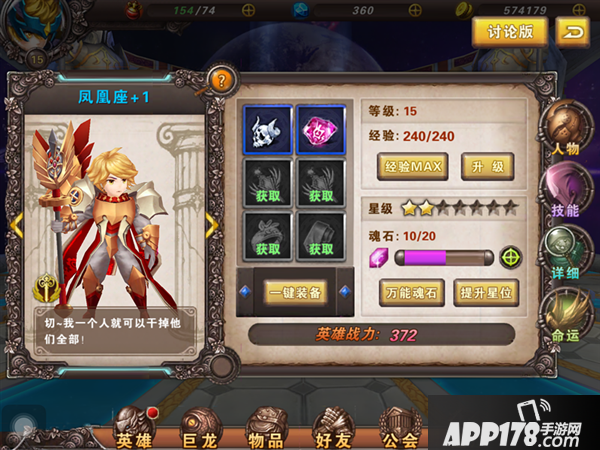Open the 好友 friends menu
This screenshot has width=600, height=450.
333,427
